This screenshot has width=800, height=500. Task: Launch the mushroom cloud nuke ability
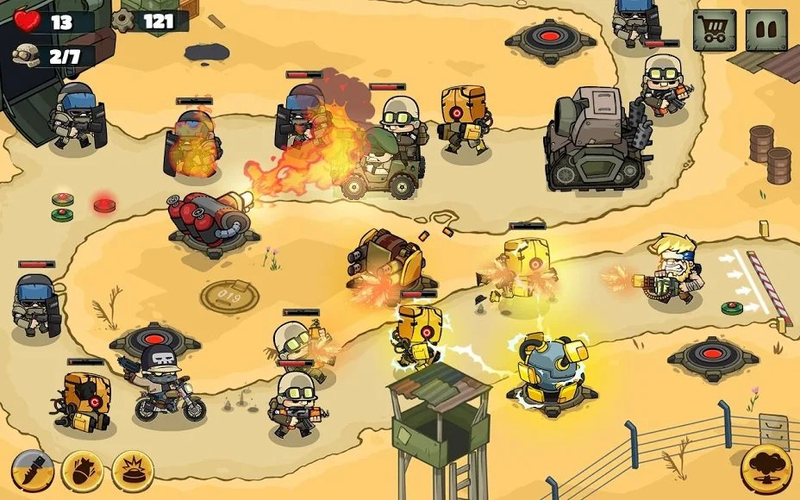point(765,469)
